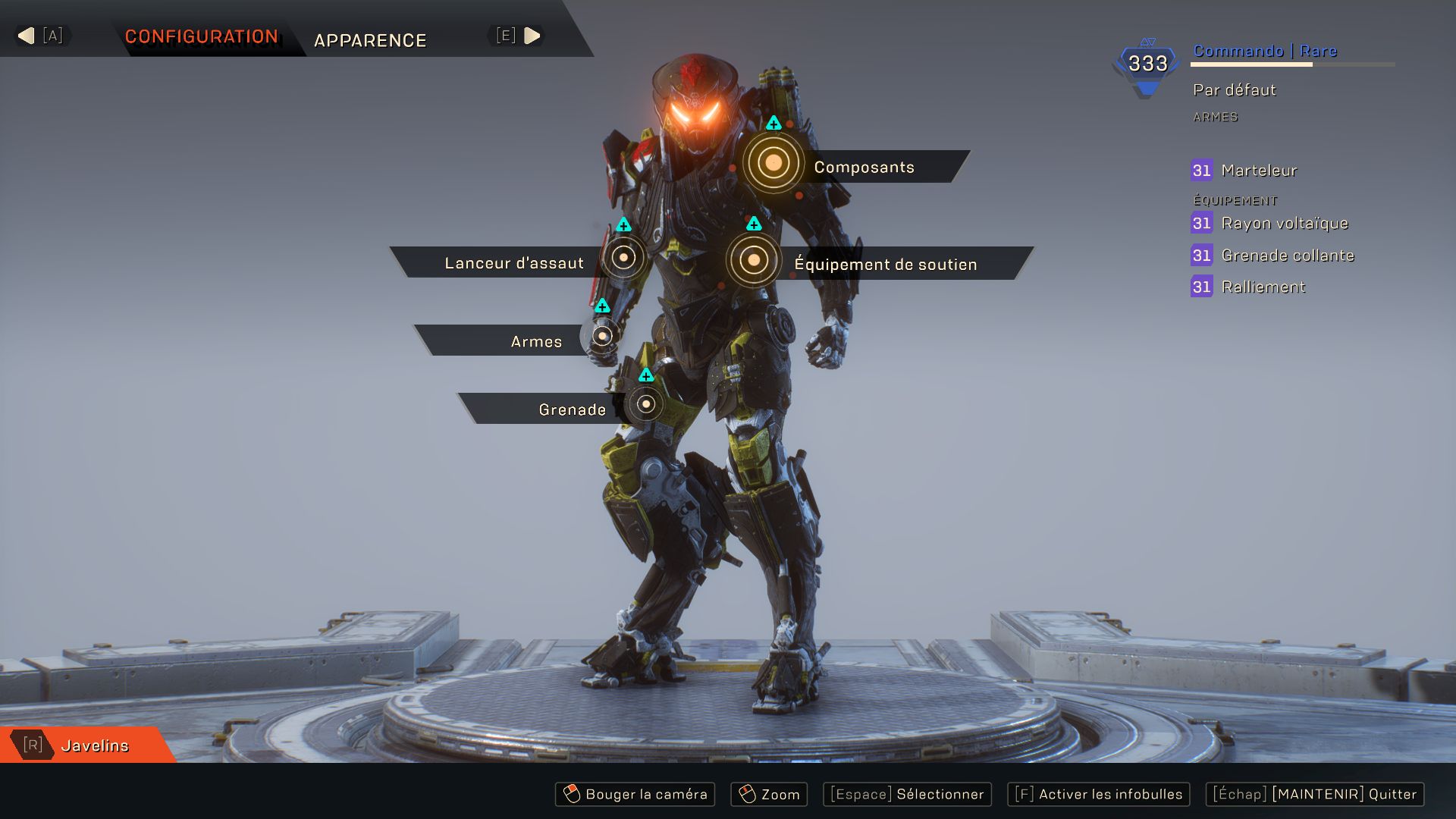1456x819 pixels.
Task: Click the upgrade arrow above Composants
Action: tap(773, 123)
